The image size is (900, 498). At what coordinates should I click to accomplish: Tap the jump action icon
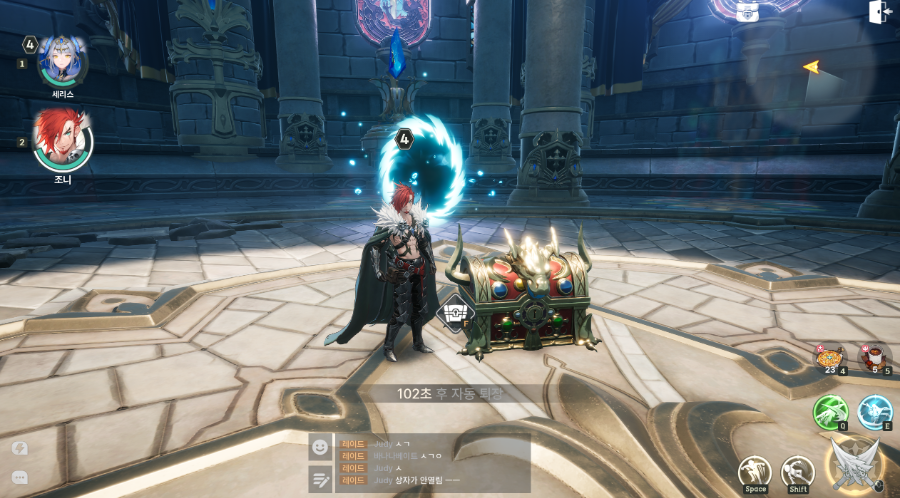[x=755, y=471]
